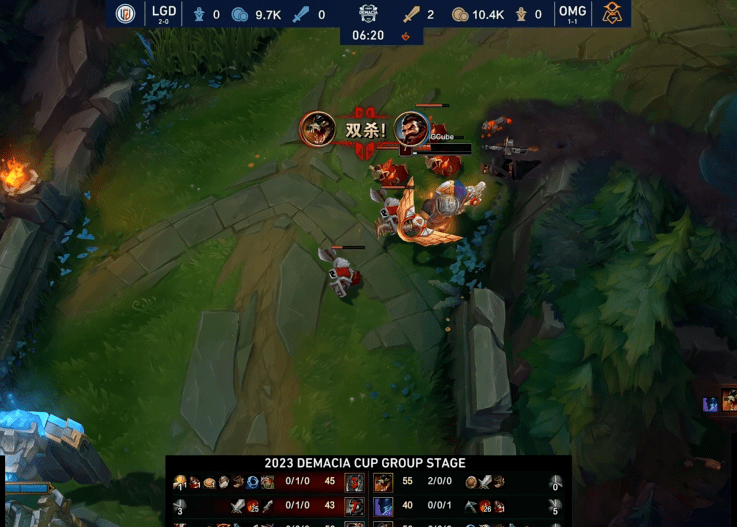Select champion portrait beside the 2/0/0 score

[x=384, y=483]
